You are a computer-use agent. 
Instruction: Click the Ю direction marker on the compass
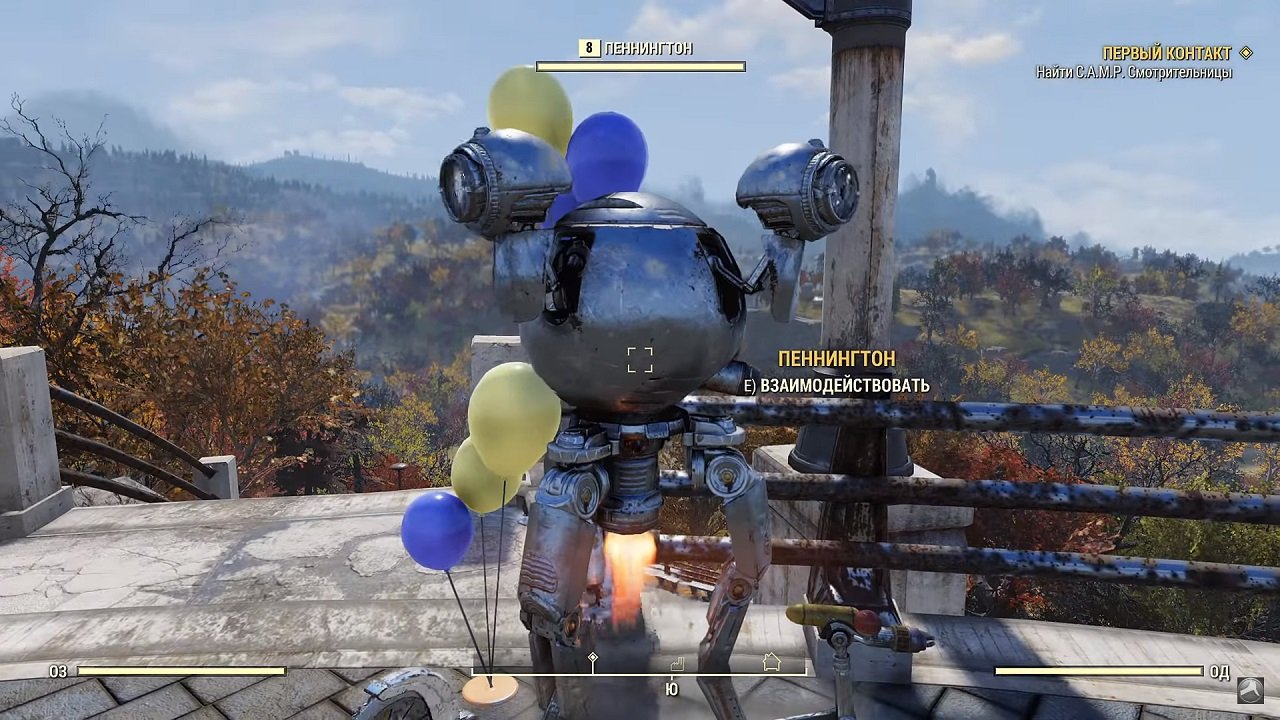pyautogui.click(x=671, y=688)
